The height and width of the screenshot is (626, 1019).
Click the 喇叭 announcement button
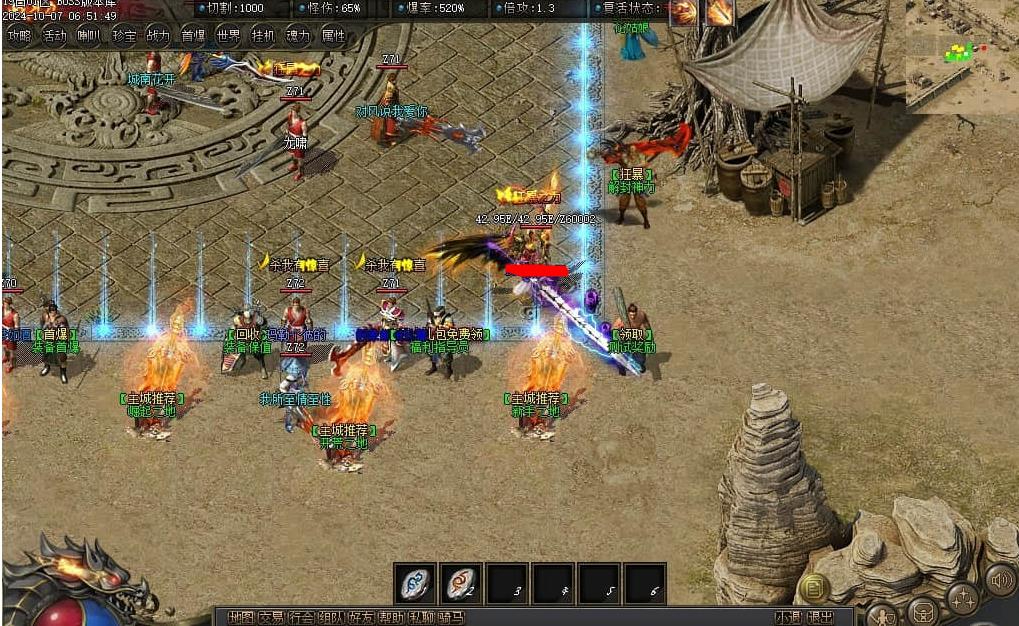tap(89, 36)
